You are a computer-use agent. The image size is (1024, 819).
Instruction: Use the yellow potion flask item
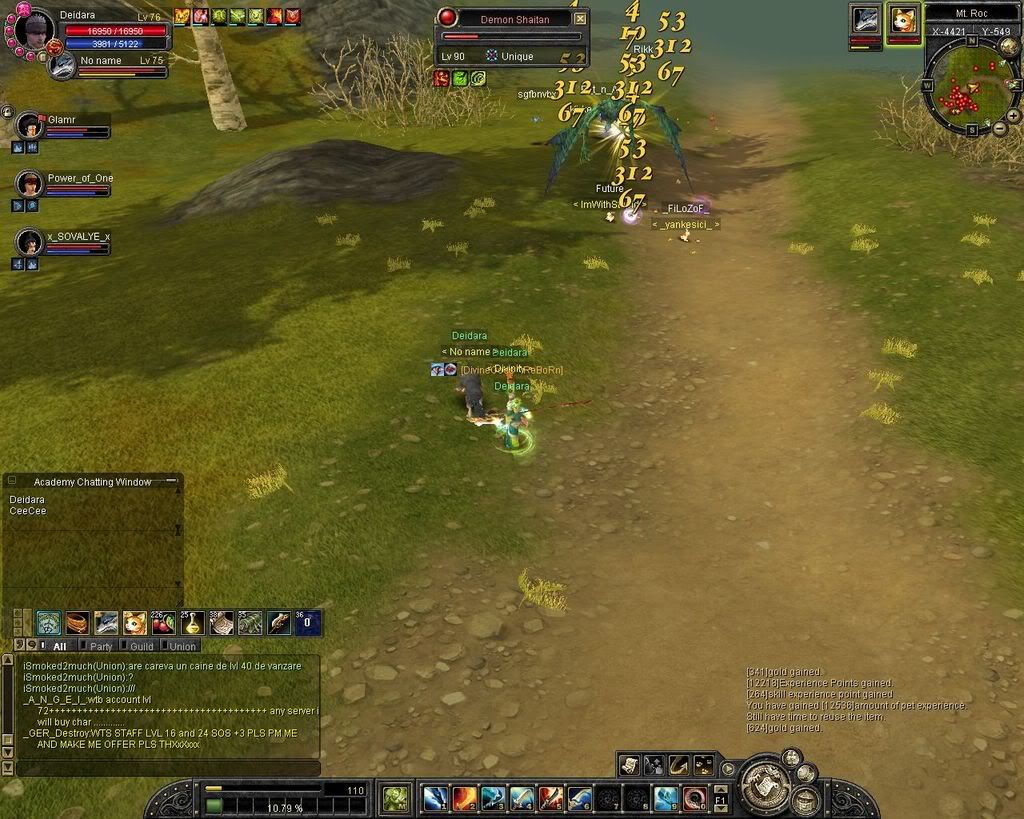click(193, 623)
